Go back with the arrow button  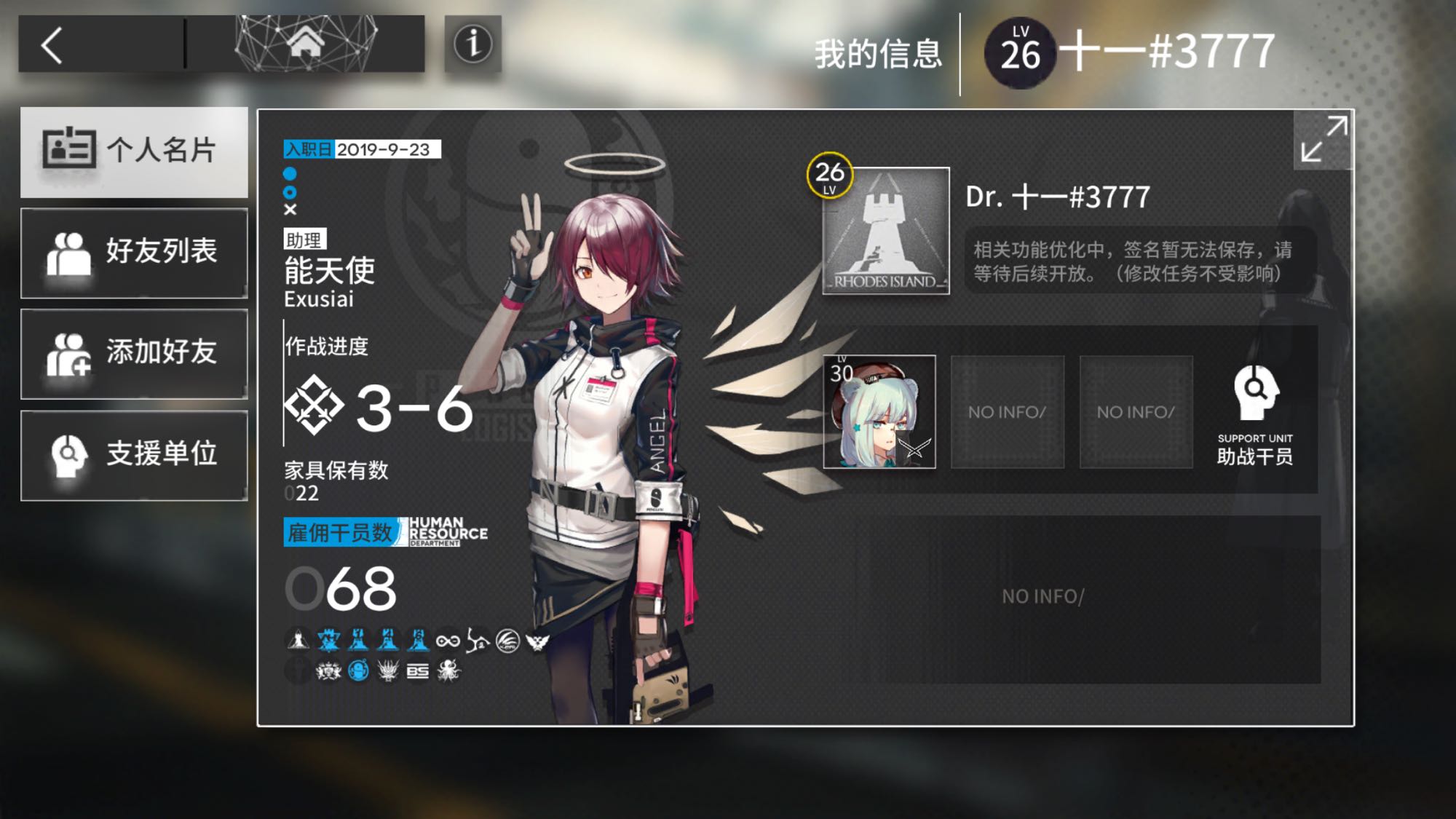coord(52,45)
